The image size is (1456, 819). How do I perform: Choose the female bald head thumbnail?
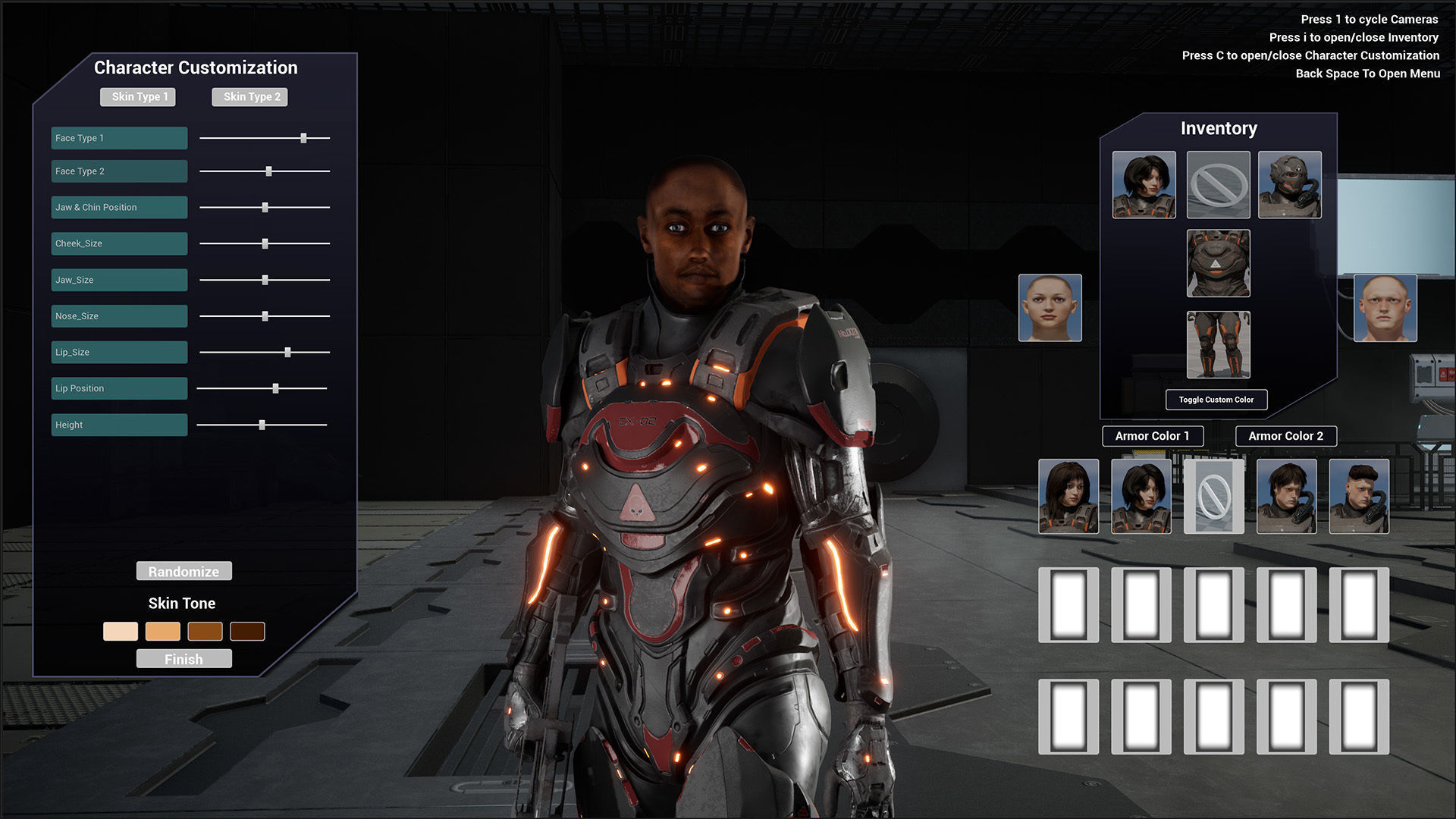(x=1050, y=308)
